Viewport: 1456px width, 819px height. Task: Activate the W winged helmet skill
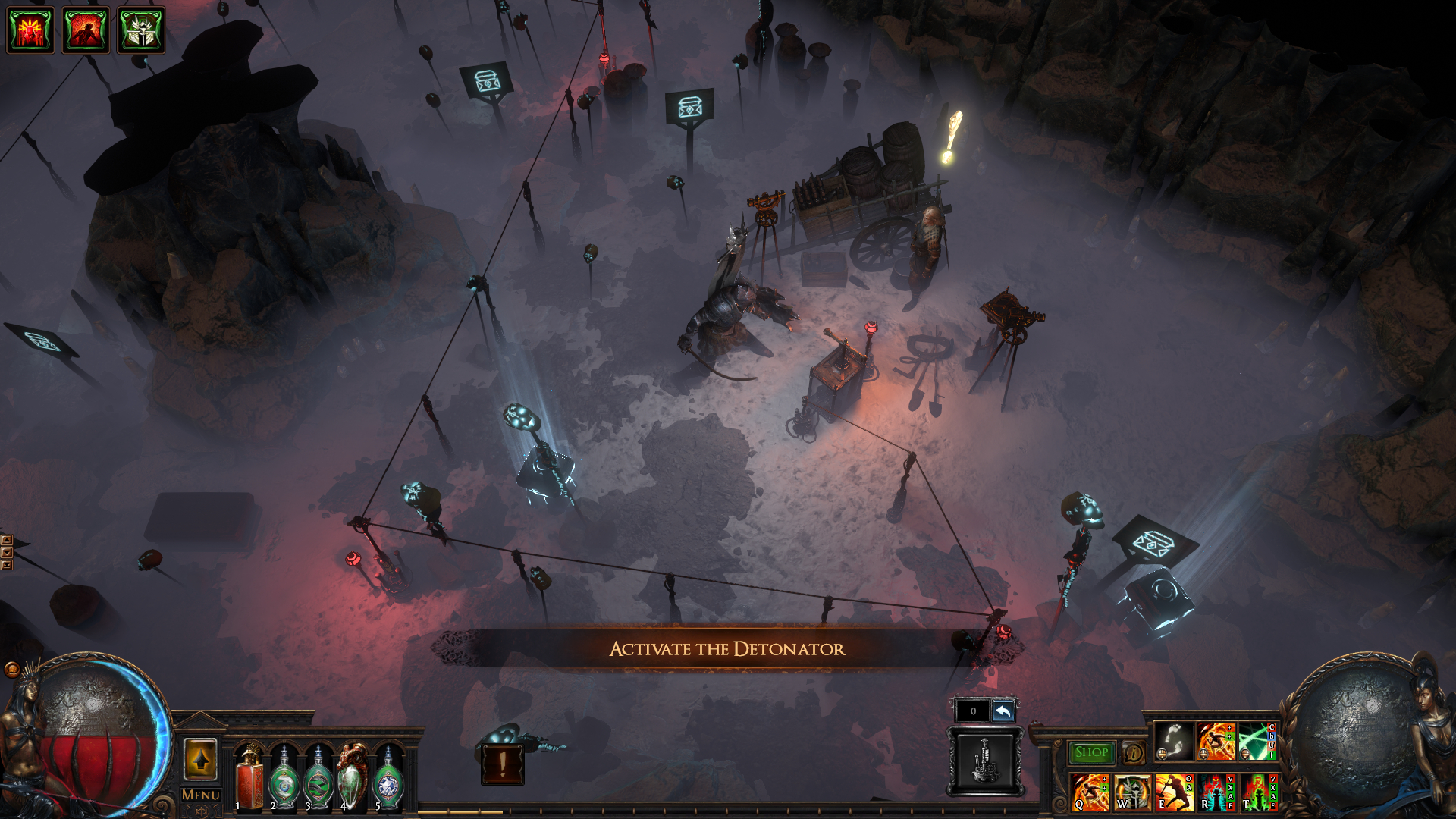(x=1132, y=792)
